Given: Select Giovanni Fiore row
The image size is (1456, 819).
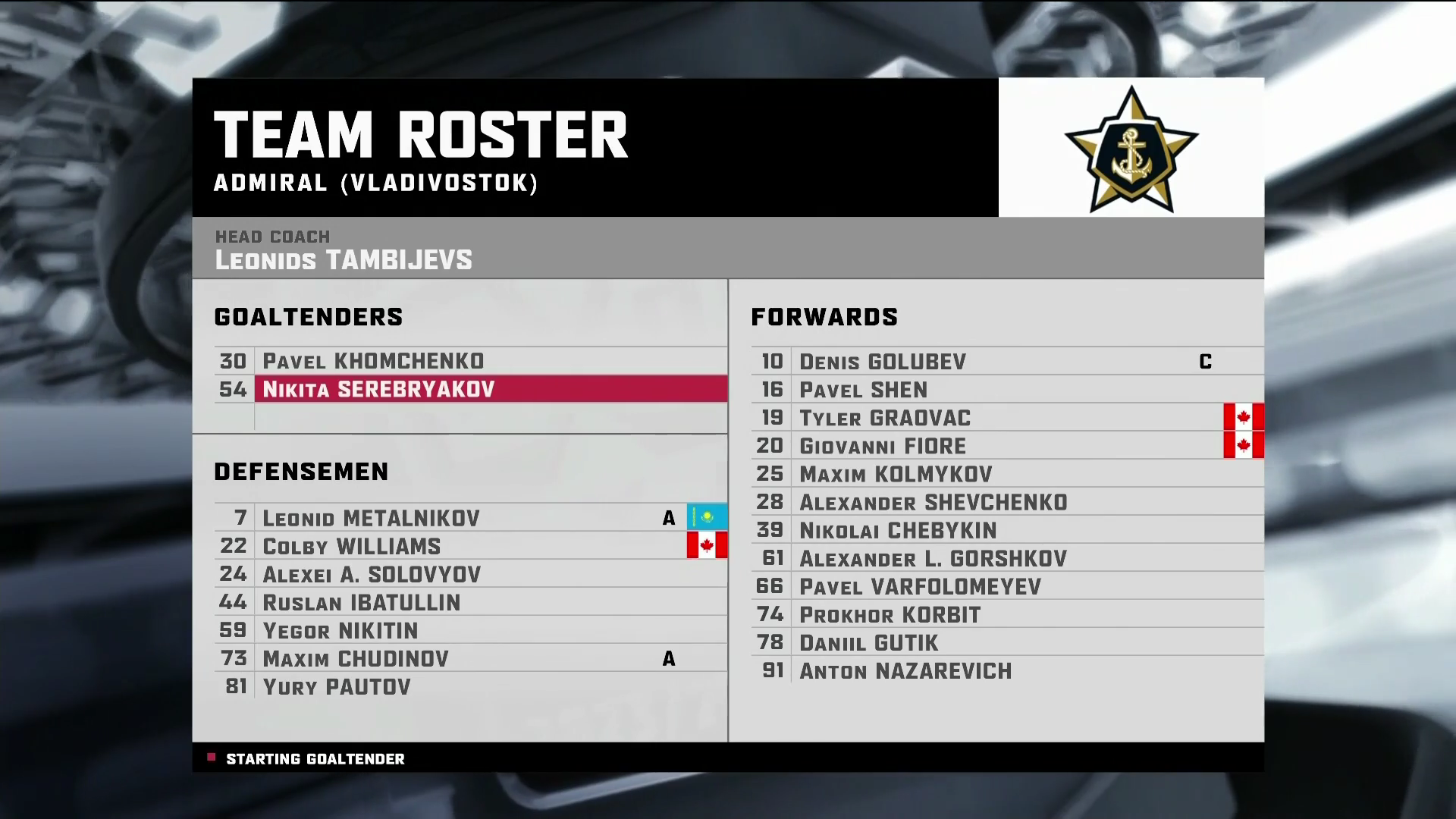Looking at the screenshot, I should [x=883, y=446].
